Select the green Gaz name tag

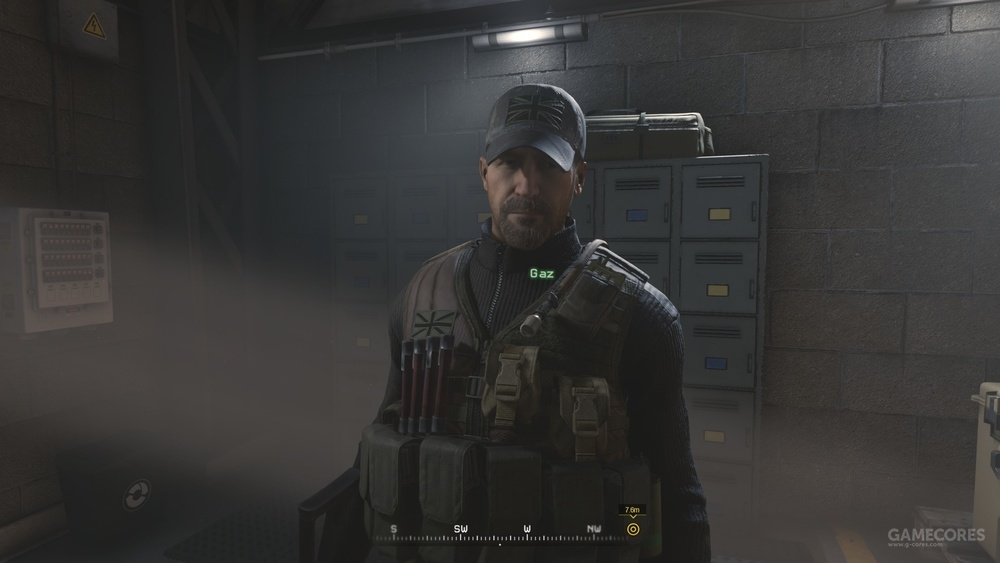click(x=541, y=272)
